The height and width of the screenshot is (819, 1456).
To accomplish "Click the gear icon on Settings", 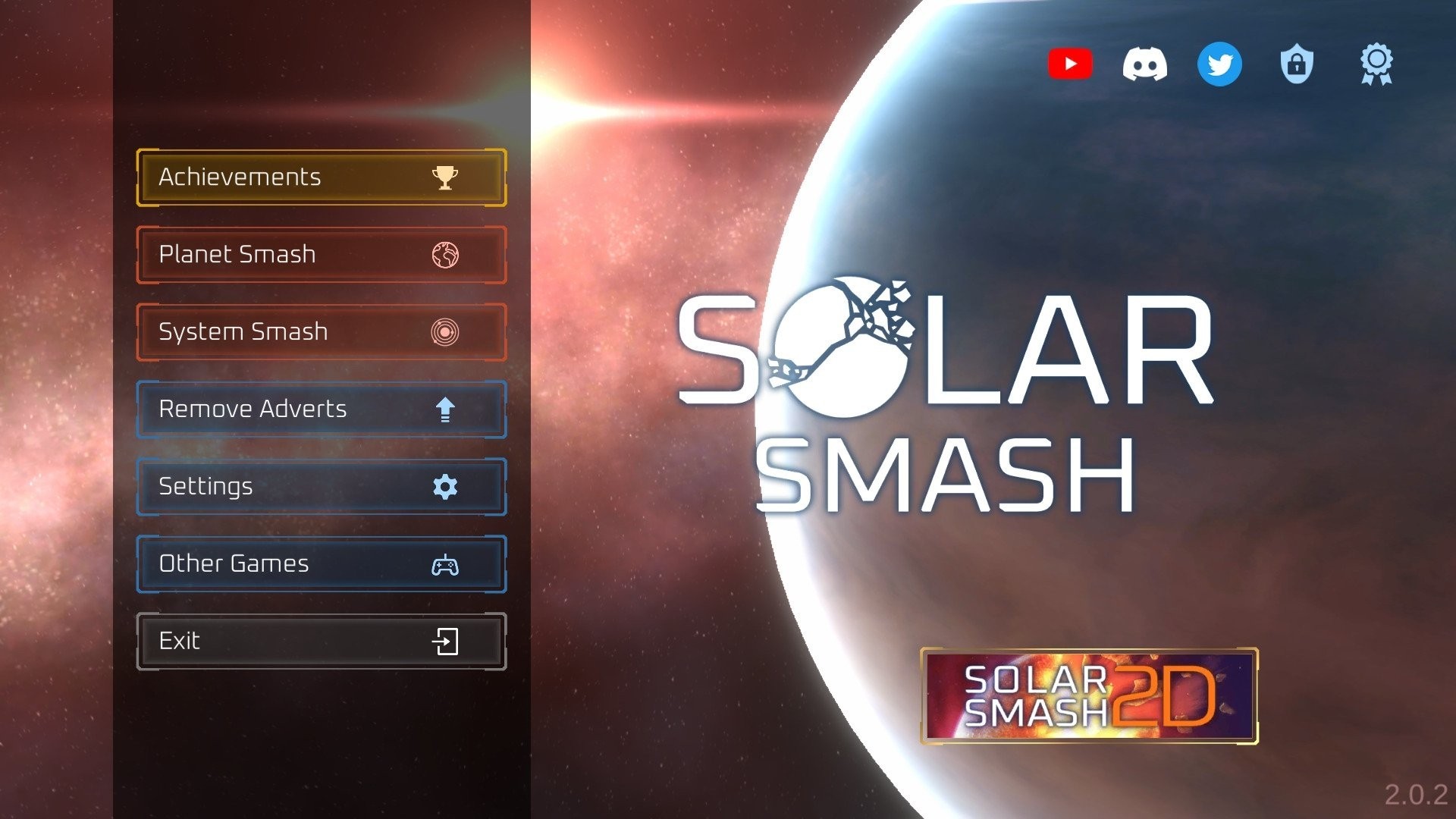I will 446,487.
